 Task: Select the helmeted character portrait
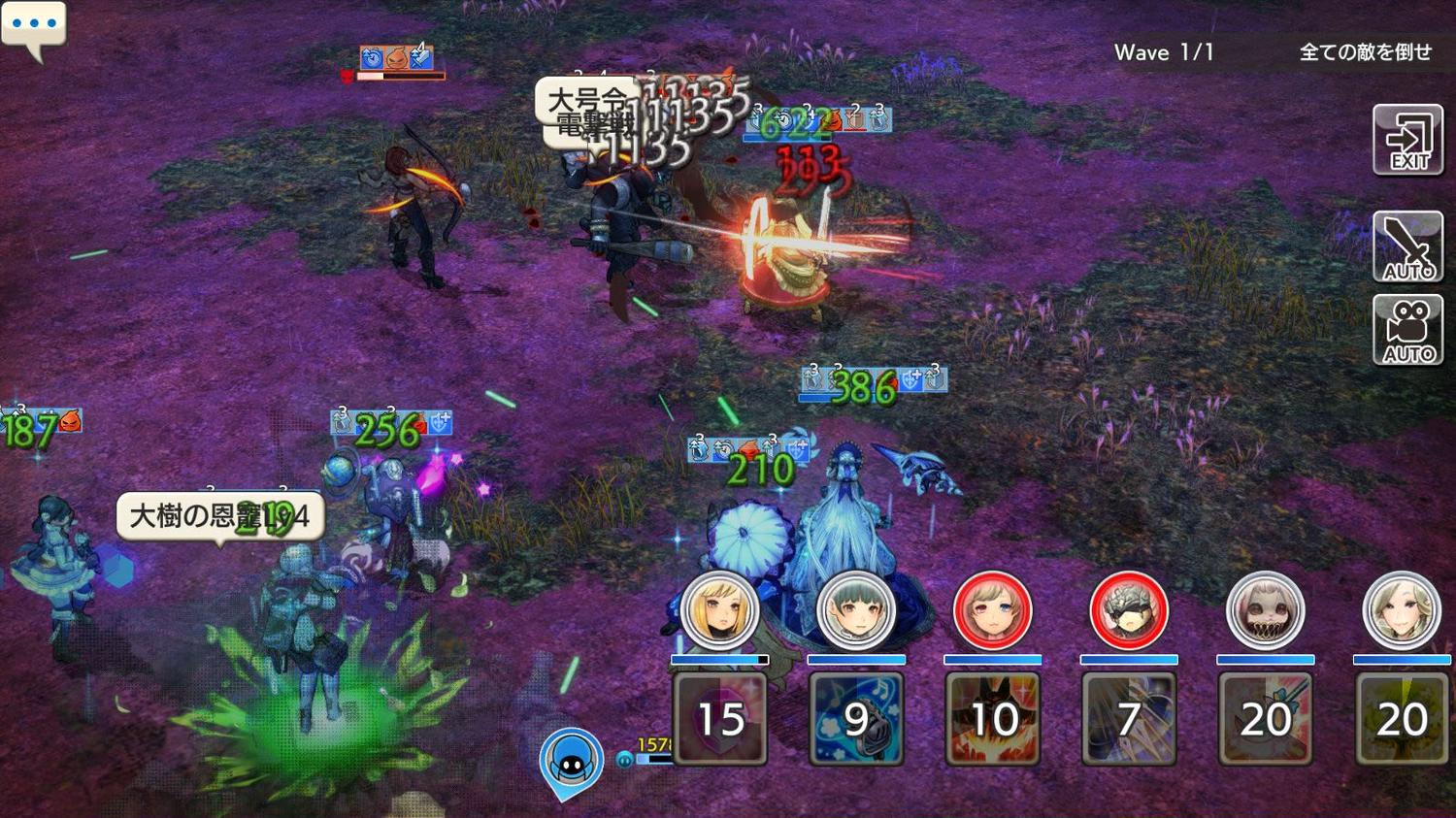click(1128, 610)
